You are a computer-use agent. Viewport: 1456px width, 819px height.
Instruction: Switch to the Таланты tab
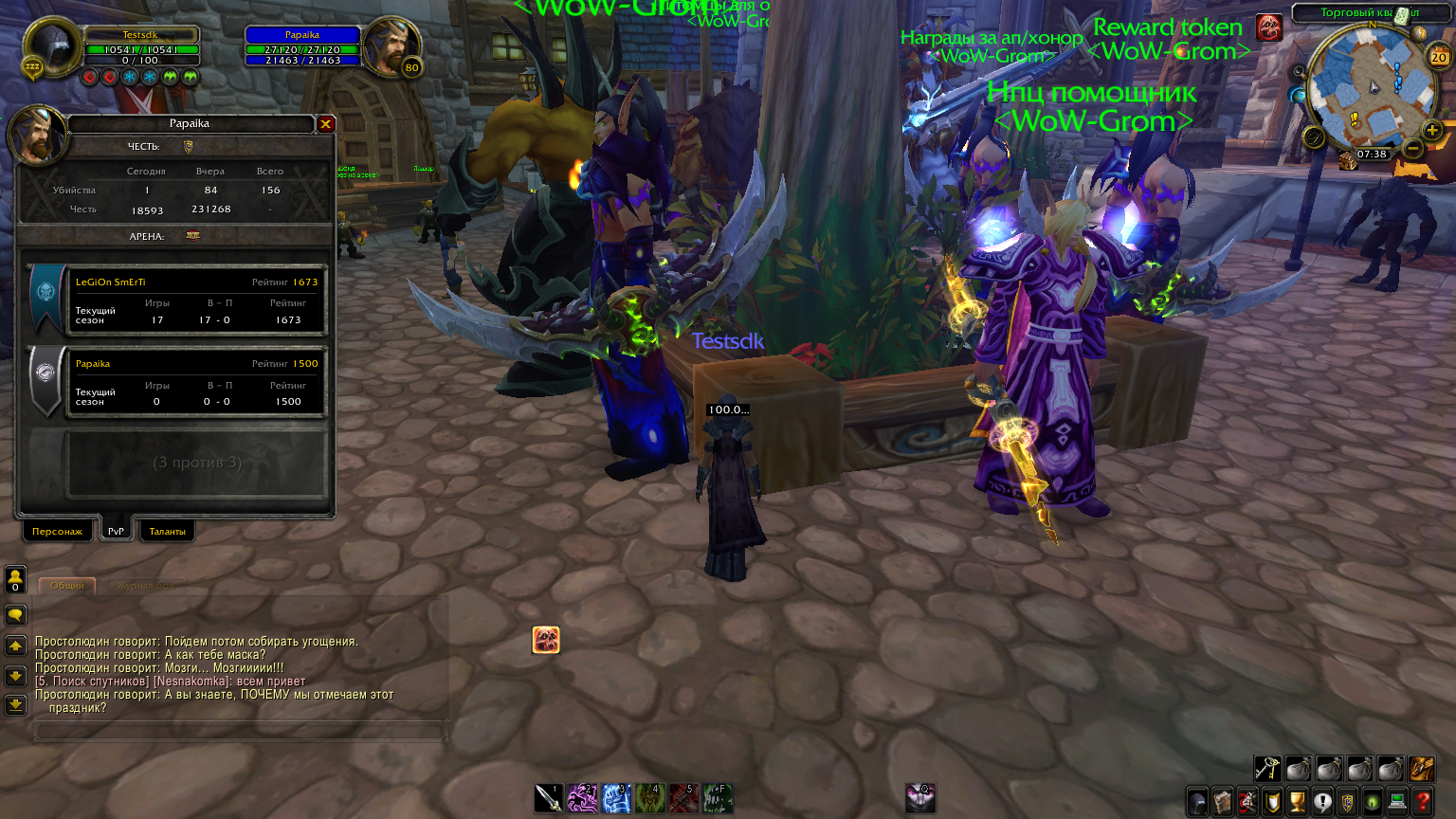[x=167, y=531]
